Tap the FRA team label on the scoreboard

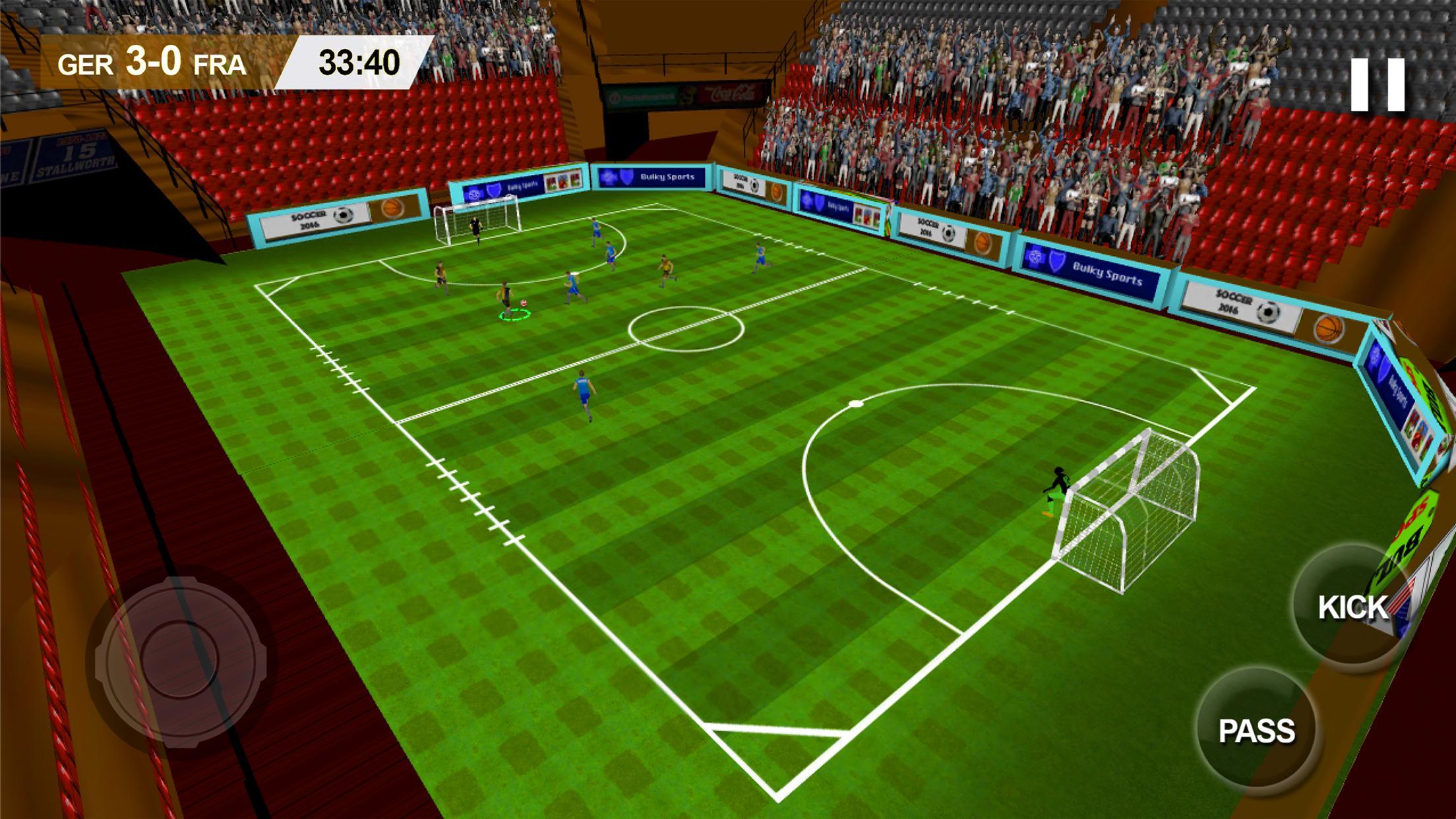pos(220,65)
